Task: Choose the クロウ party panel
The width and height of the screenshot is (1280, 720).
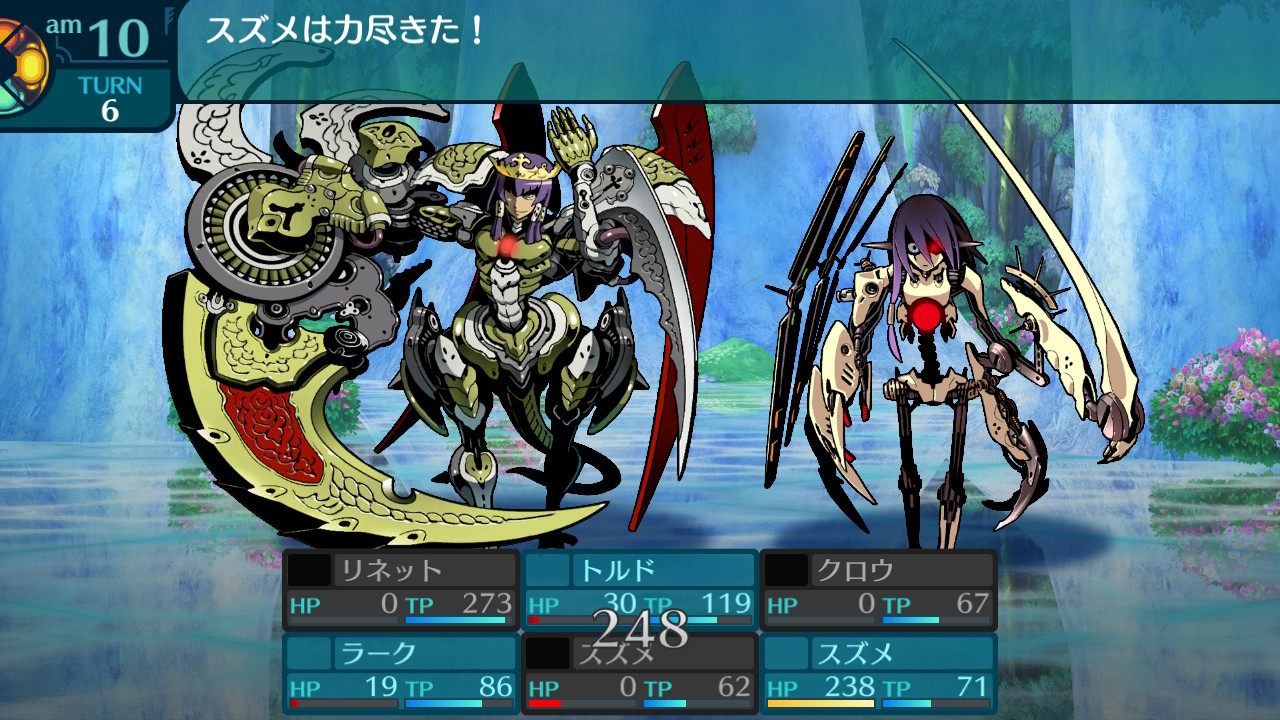Action: pyautogui.click(x=879, y=589)
